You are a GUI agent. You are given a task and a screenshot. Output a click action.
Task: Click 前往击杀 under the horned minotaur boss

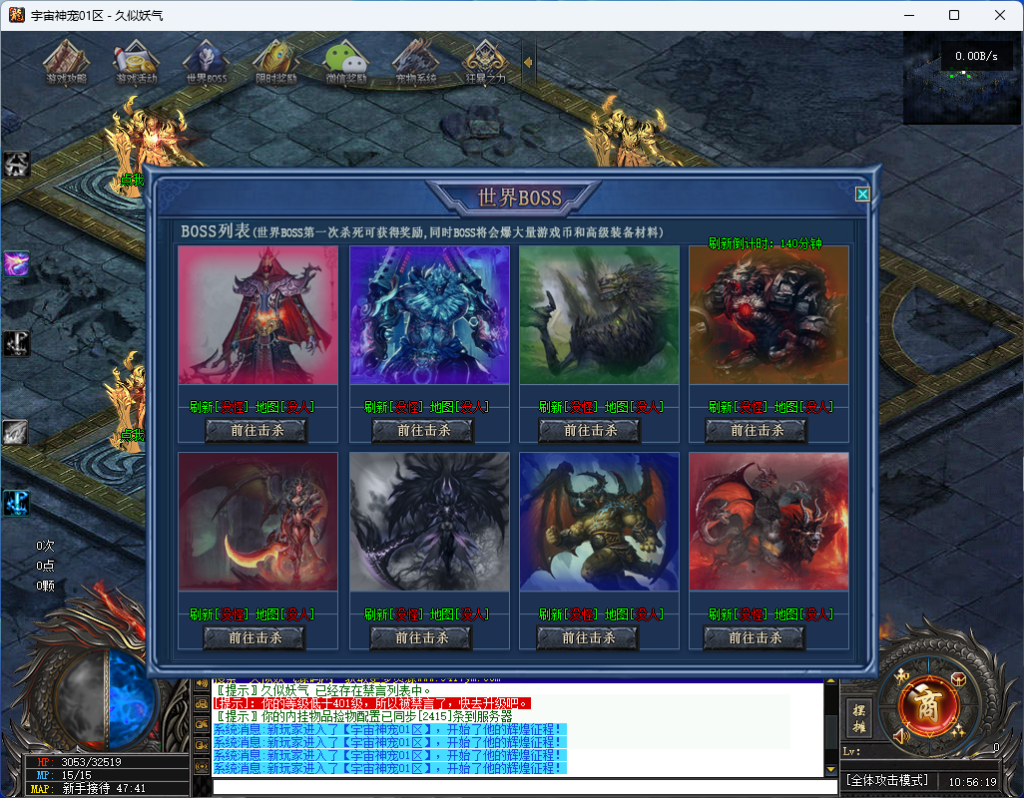coord(588,637)
